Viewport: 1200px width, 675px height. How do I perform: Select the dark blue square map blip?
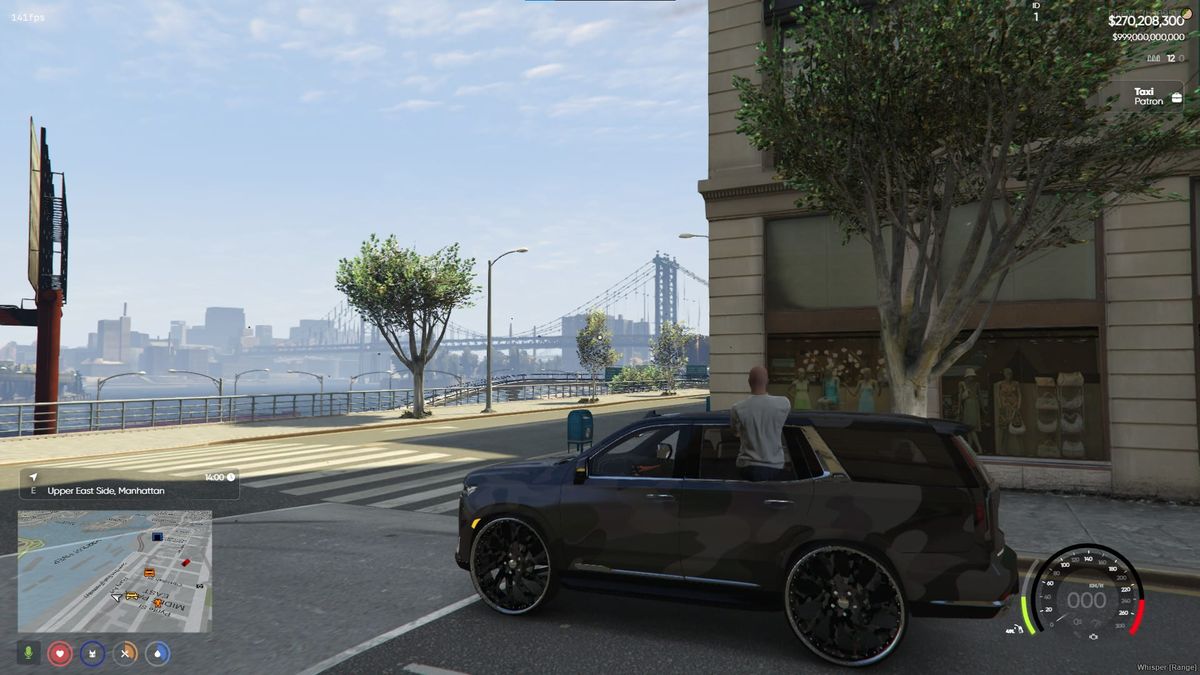tap(157, 537)
